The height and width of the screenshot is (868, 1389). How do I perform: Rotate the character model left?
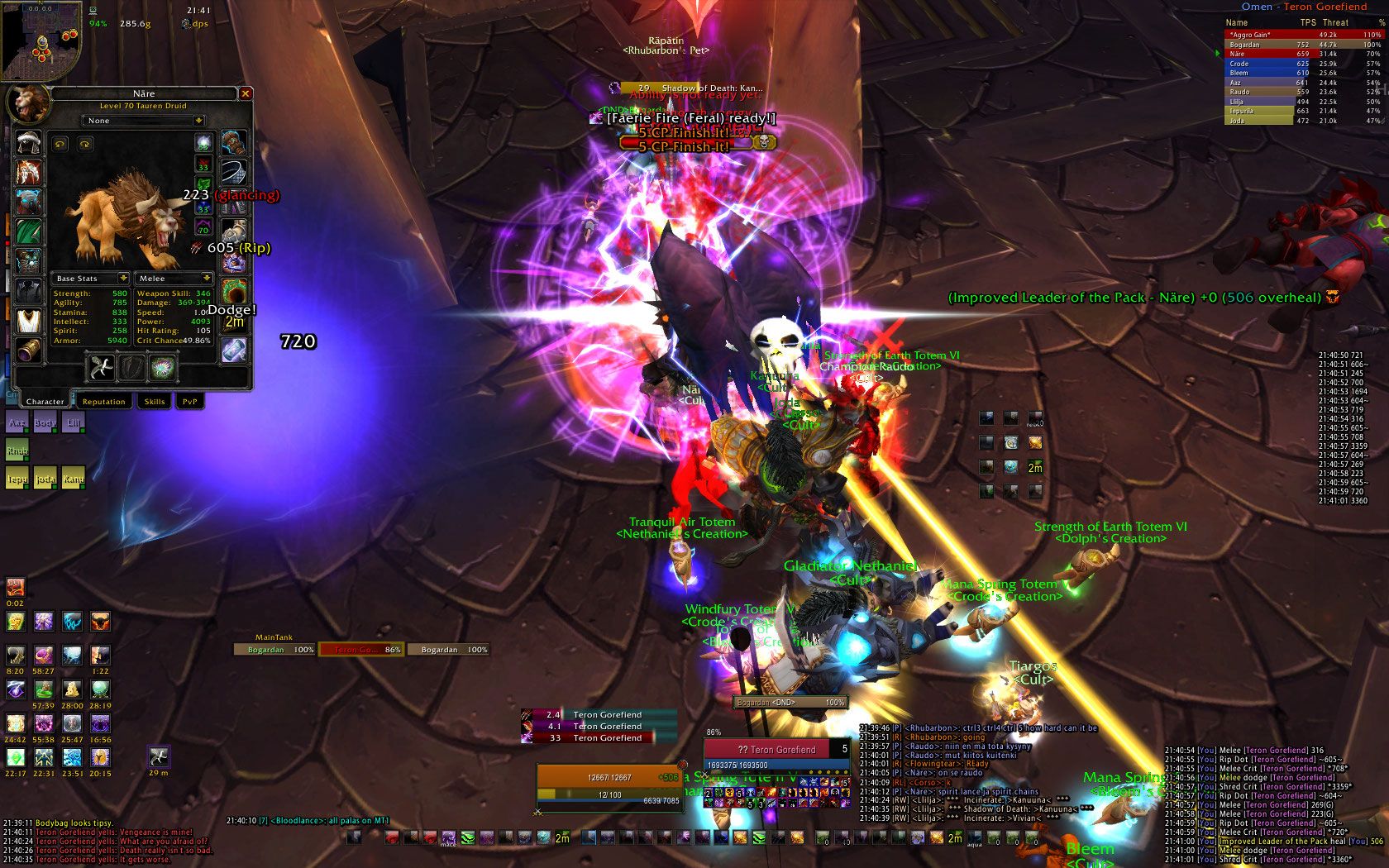(60, 144)
